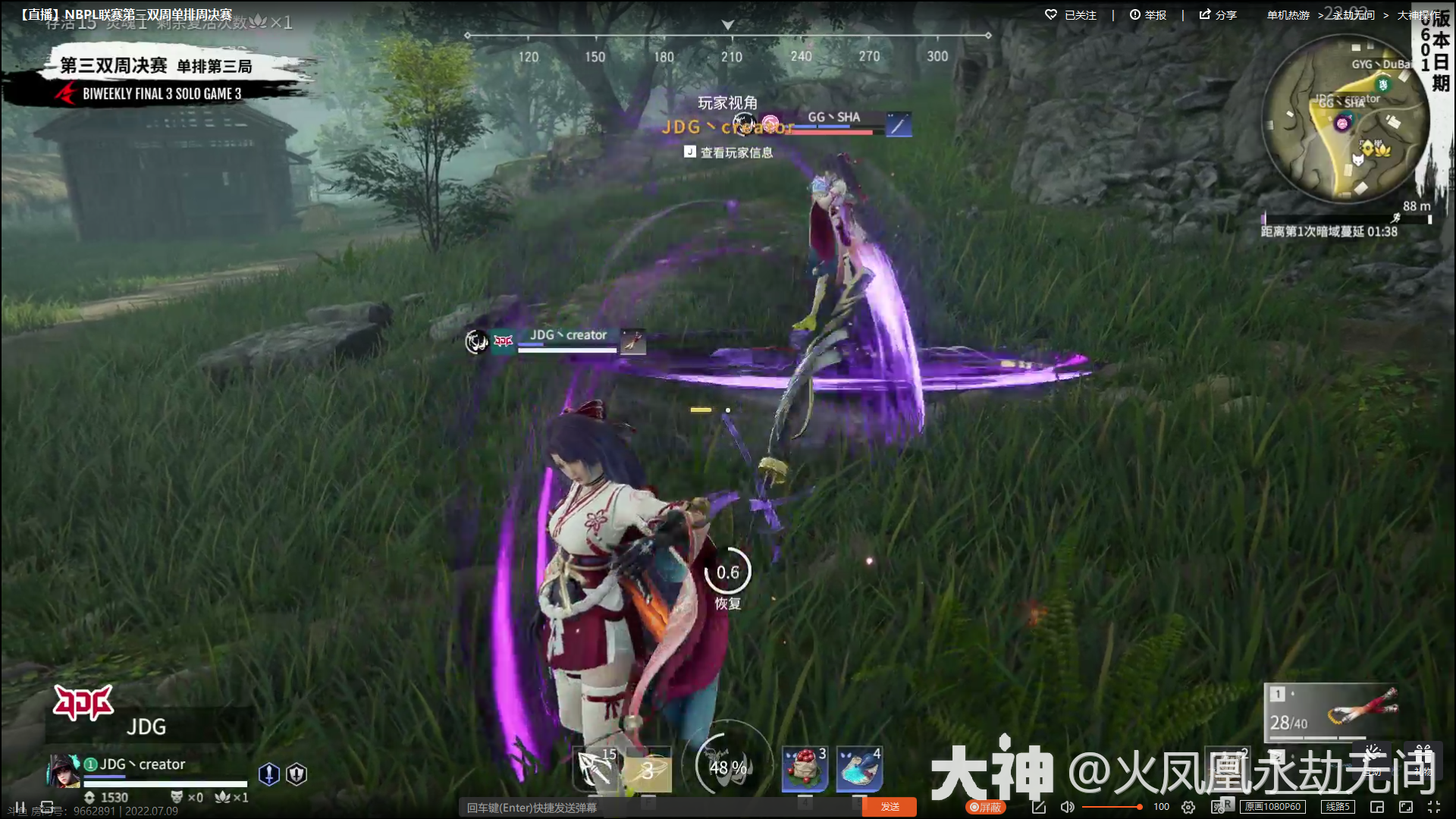Viewport: 1456px width, 819px height.
Task: Click the danmaku chat input field
Action: tap(660, 807)
